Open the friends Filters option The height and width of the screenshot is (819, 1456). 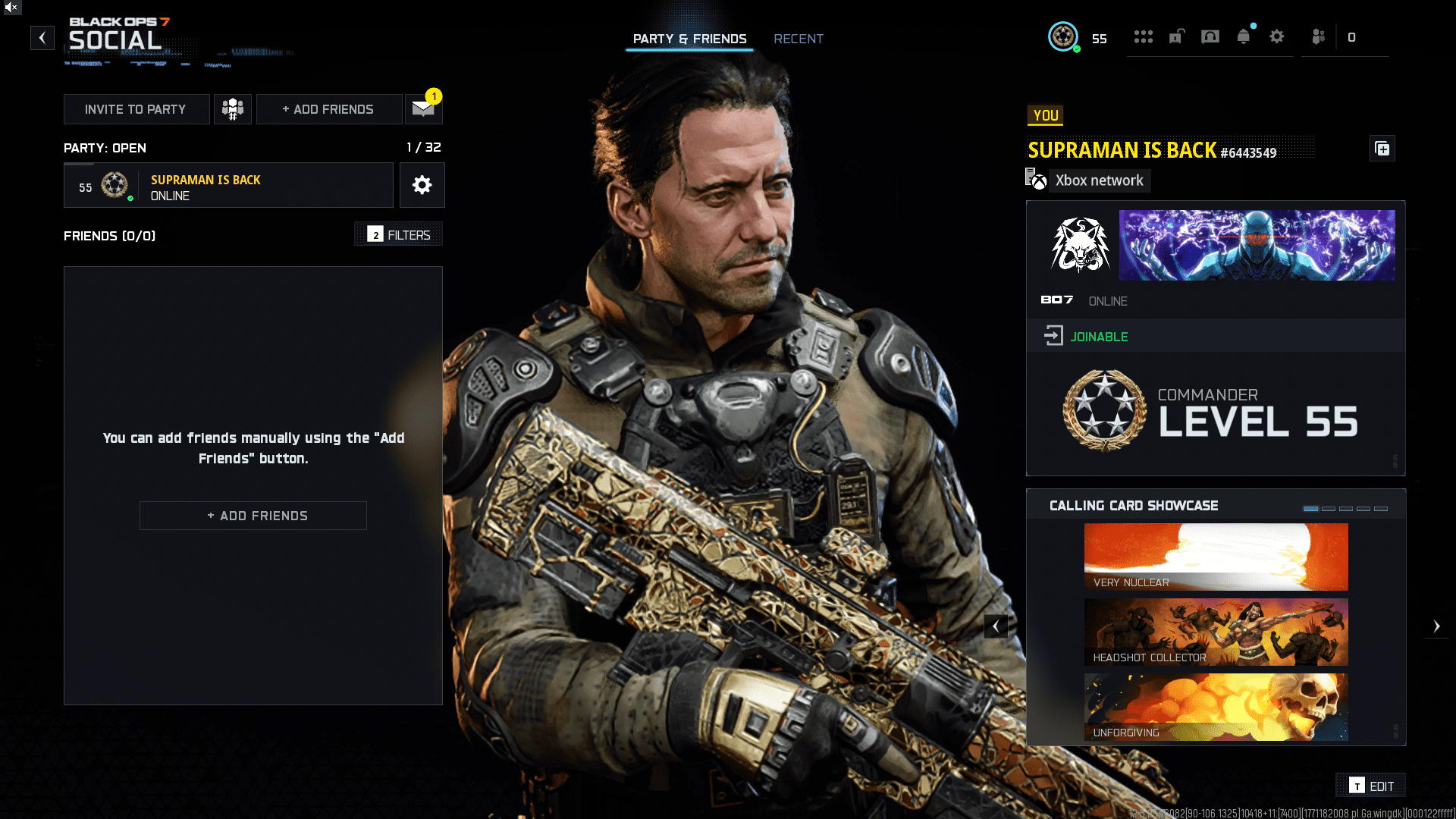click(399, 235)
